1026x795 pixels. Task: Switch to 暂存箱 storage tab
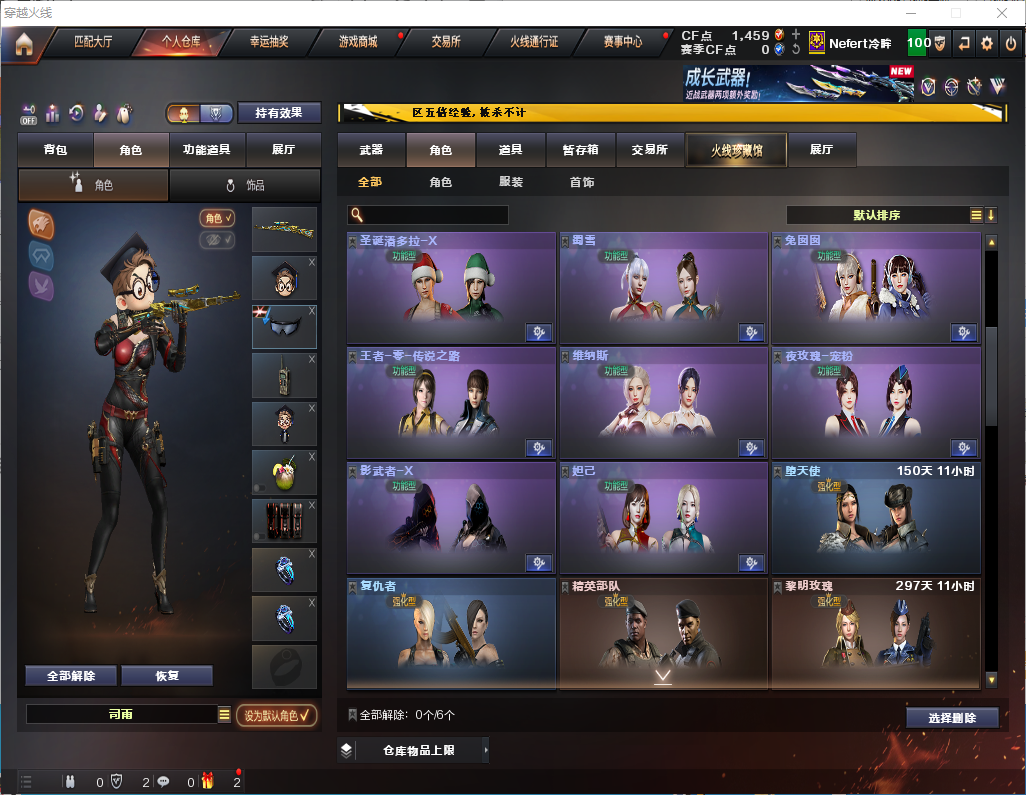tap(580, 150)
